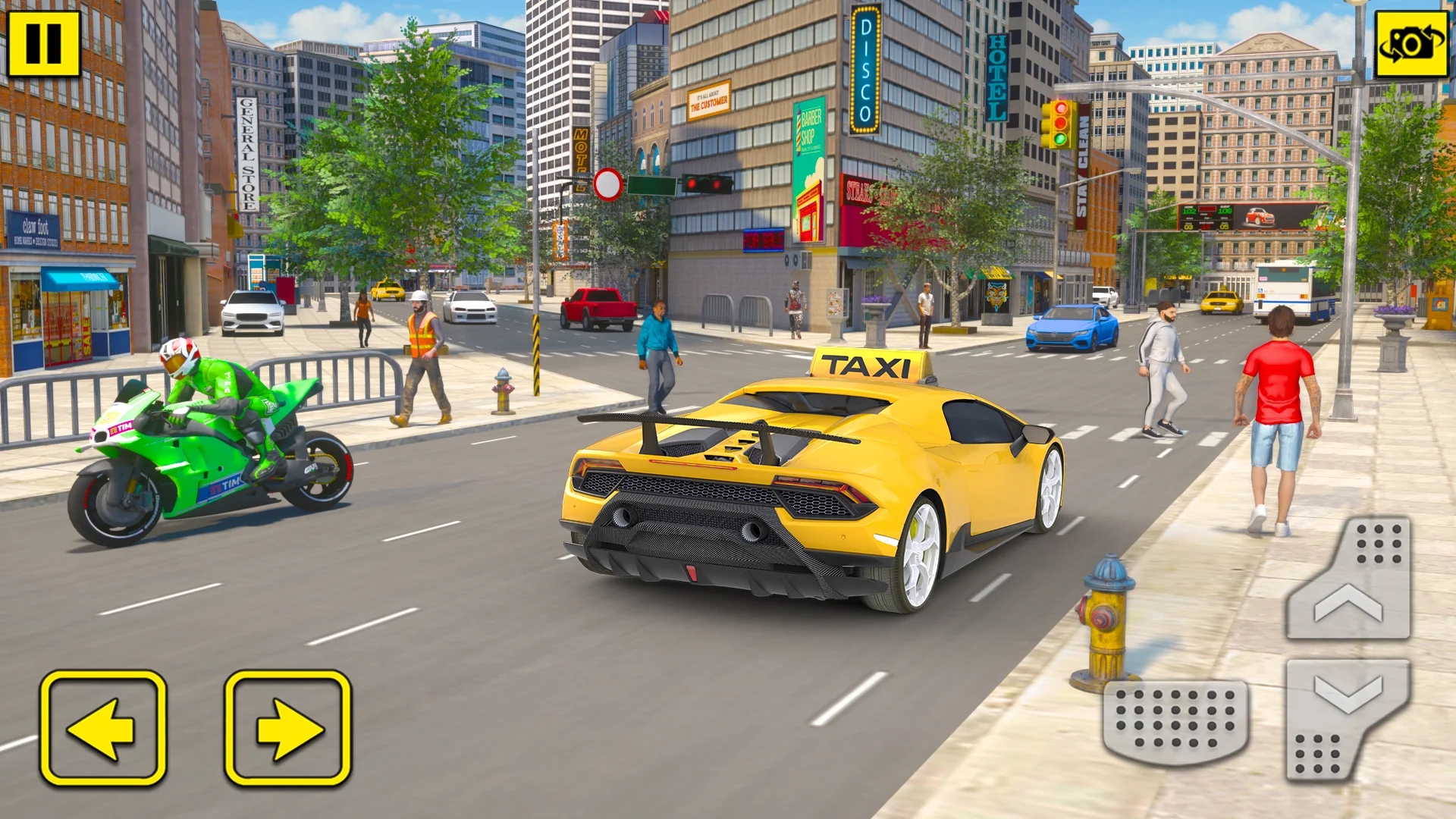
Task: Tap the green traffic light signal
Action: (1061, 140)
